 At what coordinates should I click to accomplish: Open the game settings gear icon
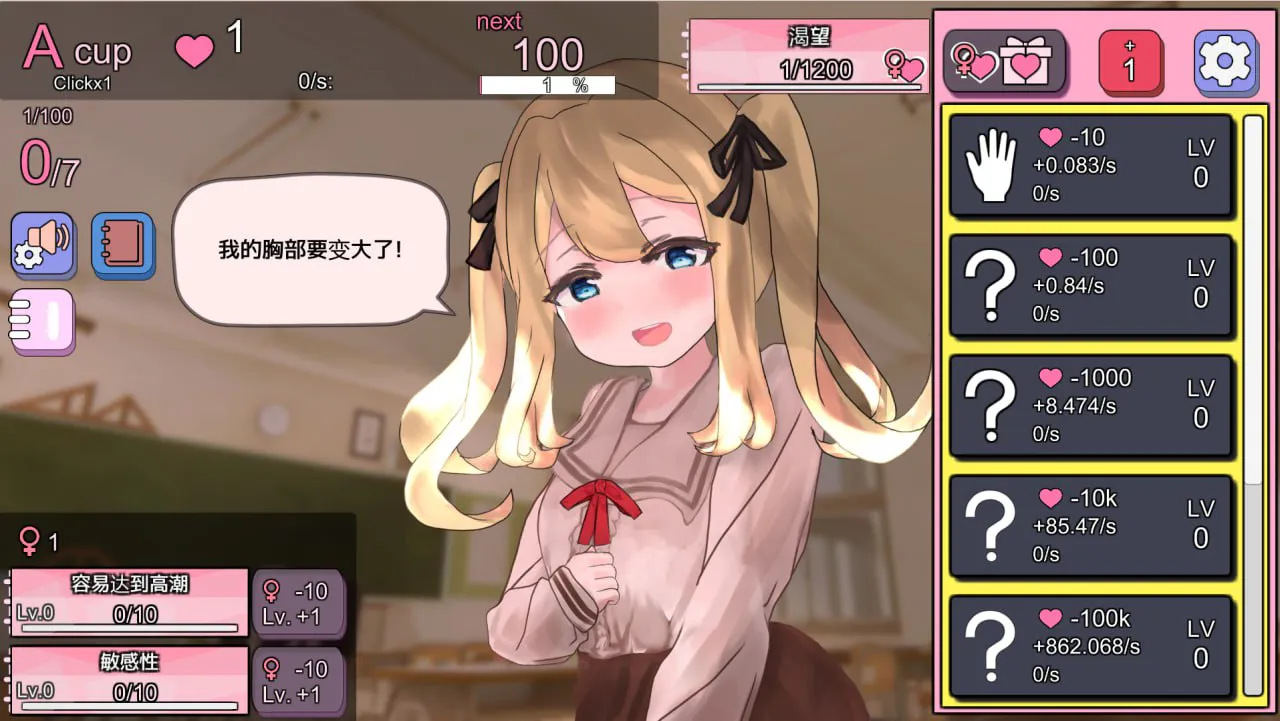click(x=1226, y=60)
